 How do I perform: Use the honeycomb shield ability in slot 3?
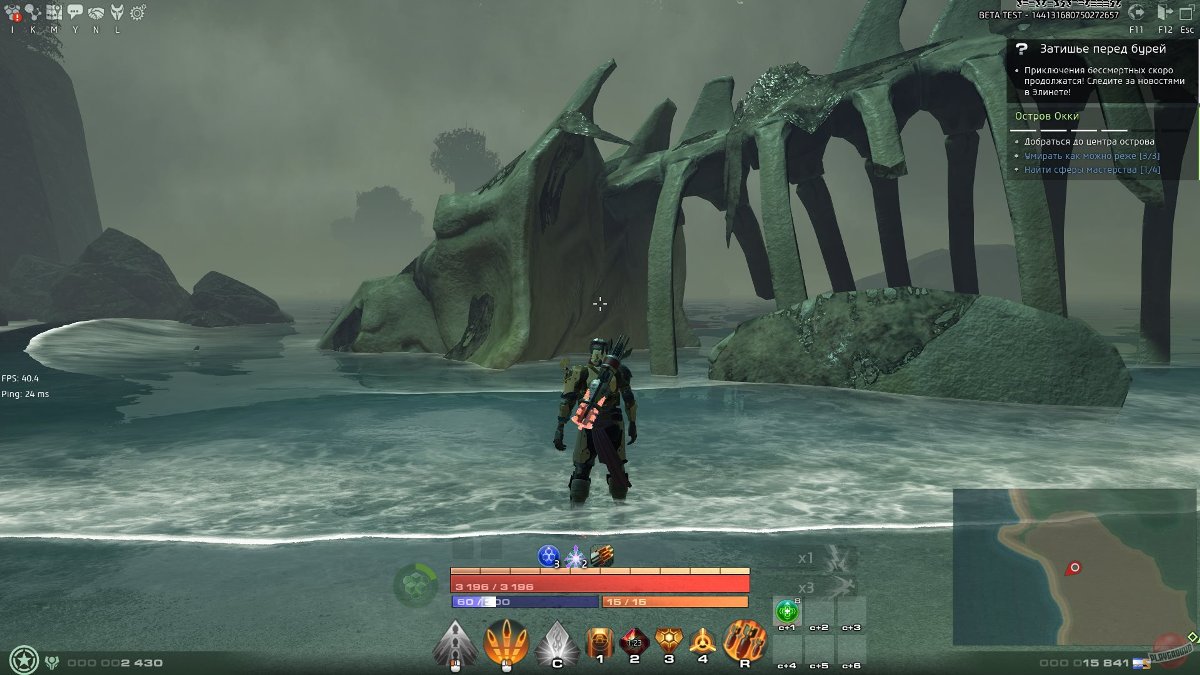668,642
